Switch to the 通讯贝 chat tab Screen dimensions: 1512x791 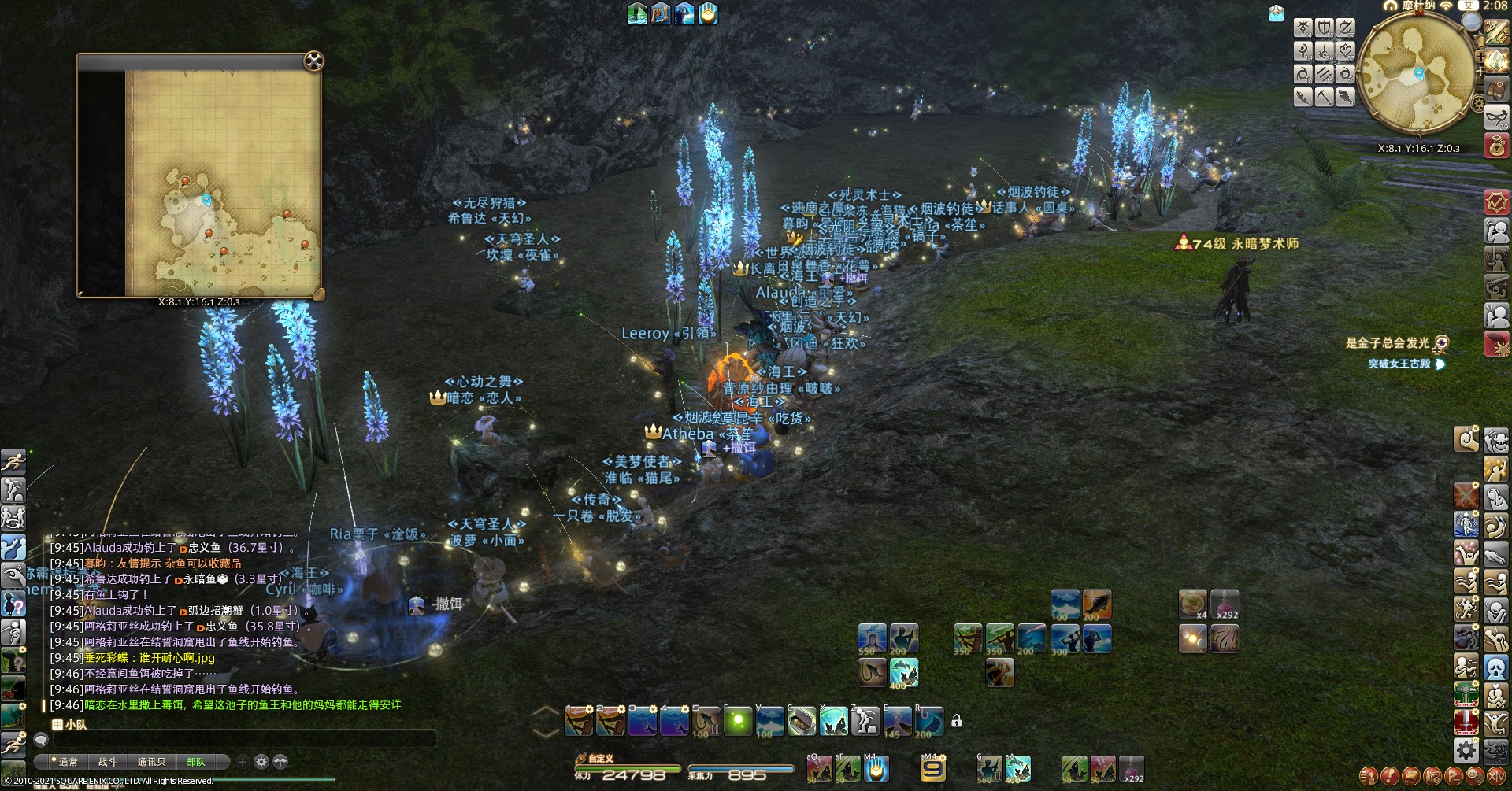[151, 762]
